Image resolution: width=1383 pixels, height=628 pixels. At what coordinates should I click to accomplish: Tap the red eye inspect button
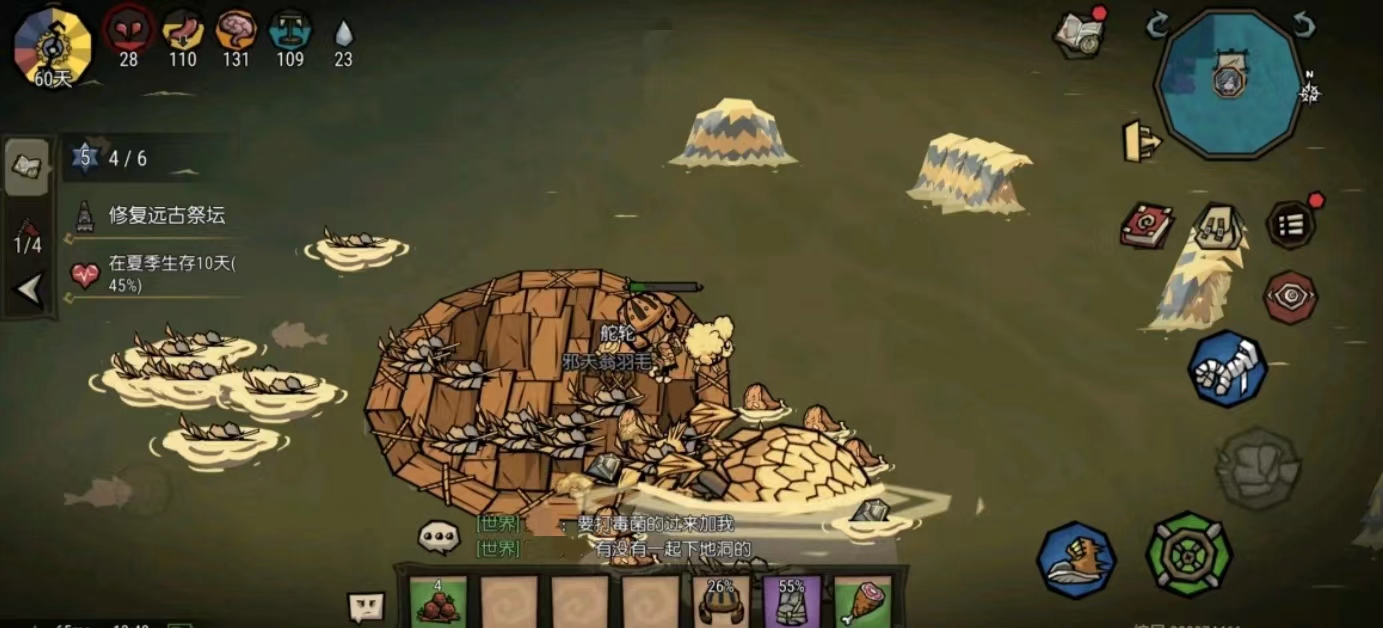[x=1290, y=297]
